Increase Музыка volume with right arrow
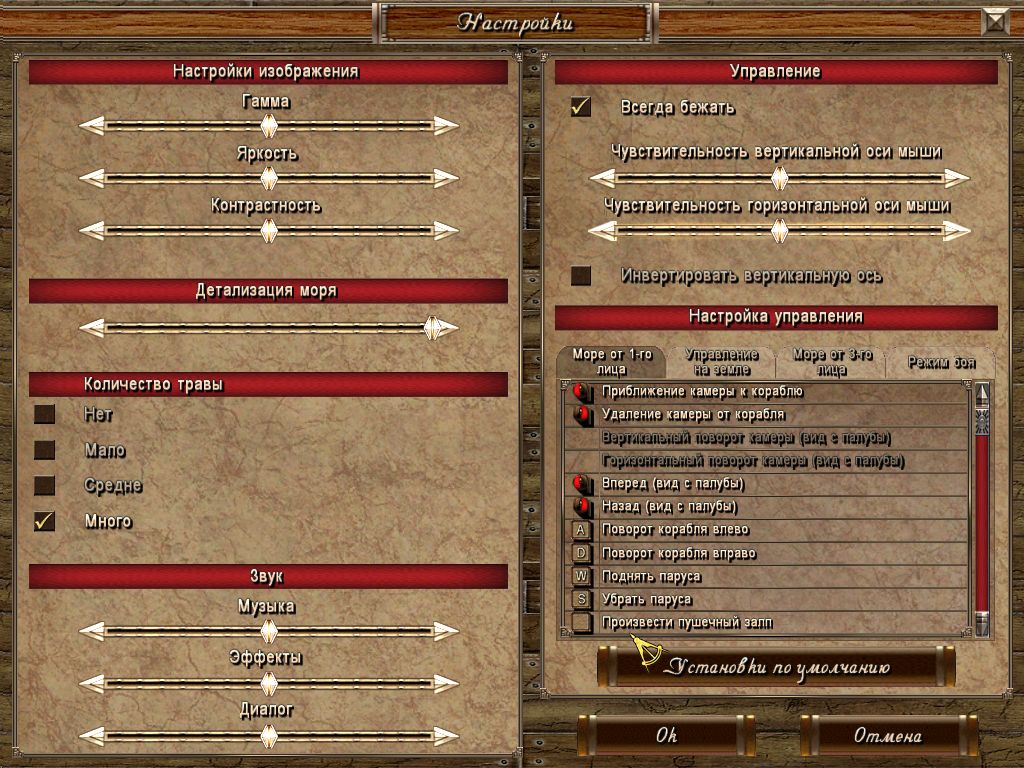The height and width of the screenshot is (768, 1024). coord(446,631)
